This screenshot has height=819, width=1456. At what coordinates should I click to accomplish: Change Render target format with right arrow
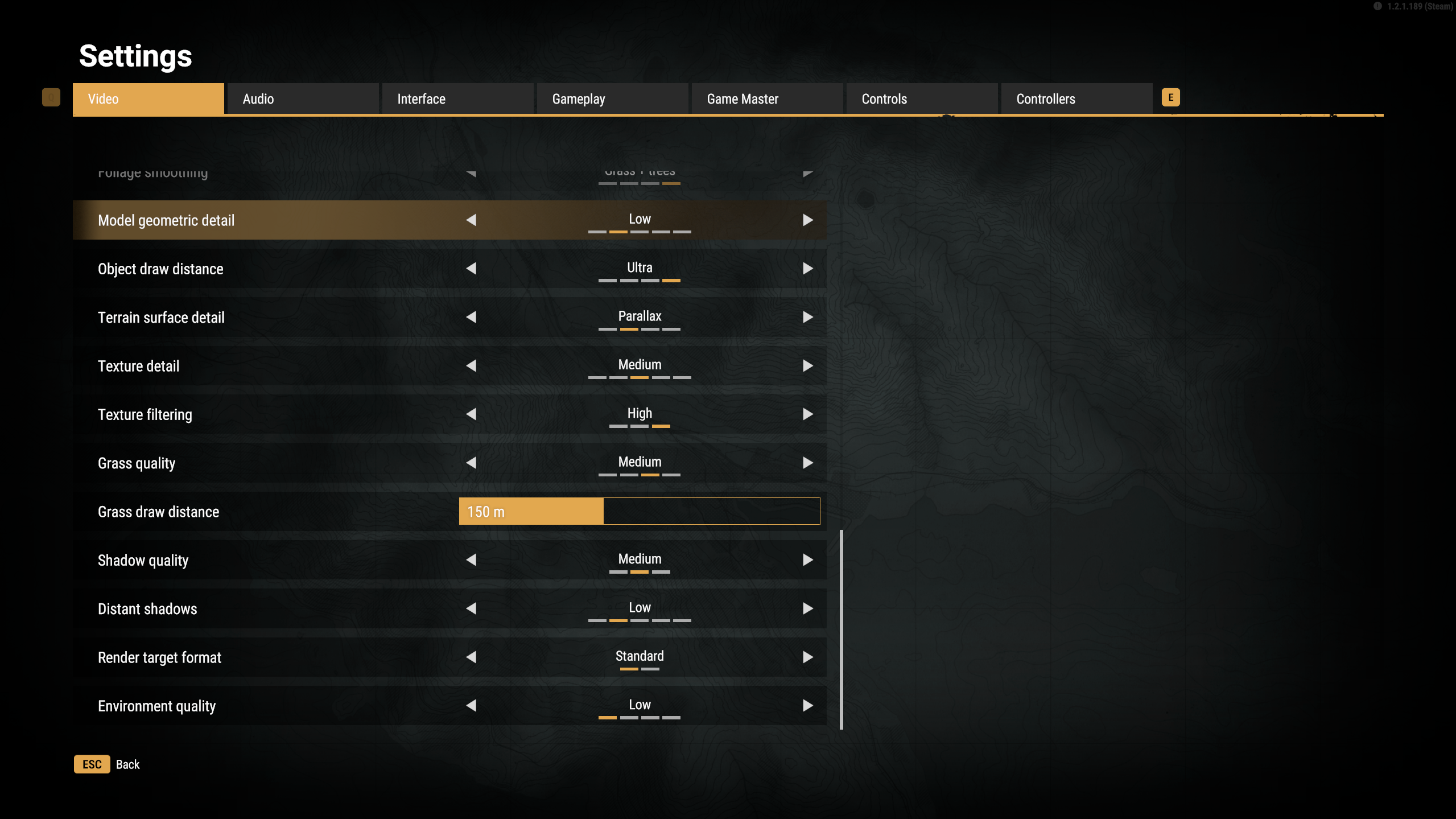(x=807, y=657)
